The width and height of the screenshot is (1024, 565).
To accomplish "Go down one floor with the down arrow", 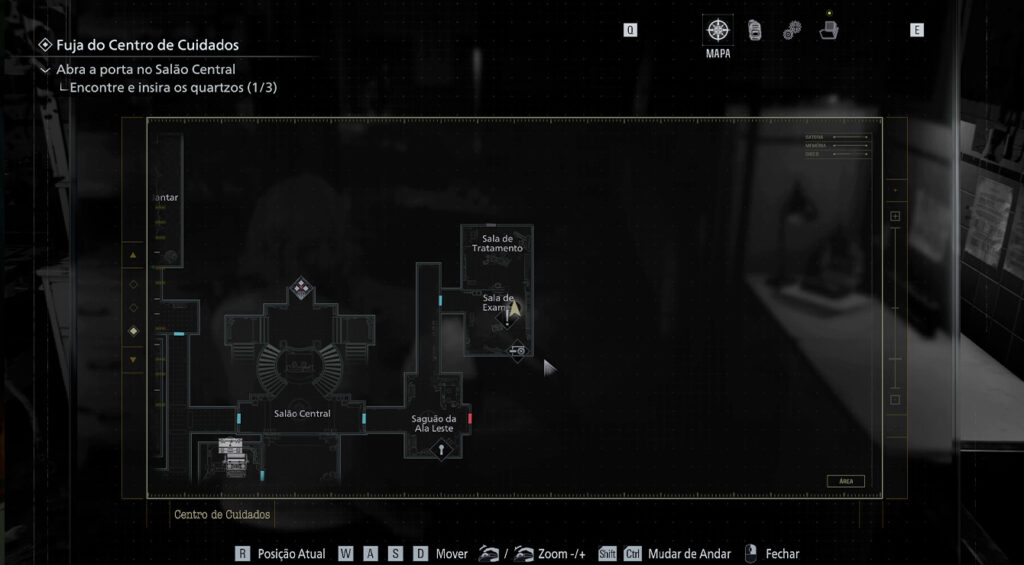I will click(133, 358).
